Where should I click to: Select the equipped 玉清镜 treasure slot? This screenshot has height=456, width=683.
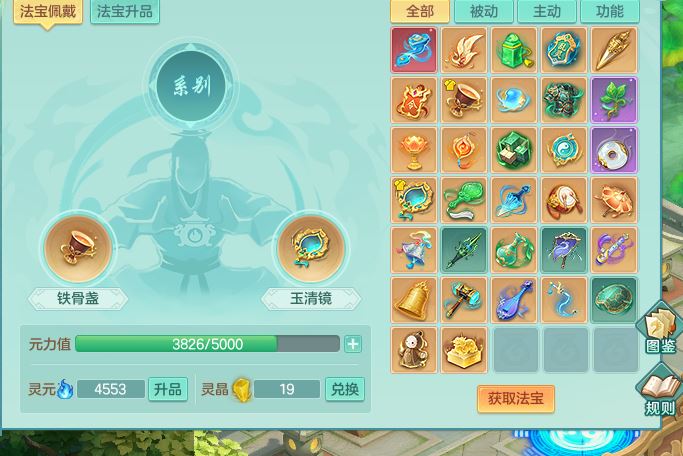(310, 248)
